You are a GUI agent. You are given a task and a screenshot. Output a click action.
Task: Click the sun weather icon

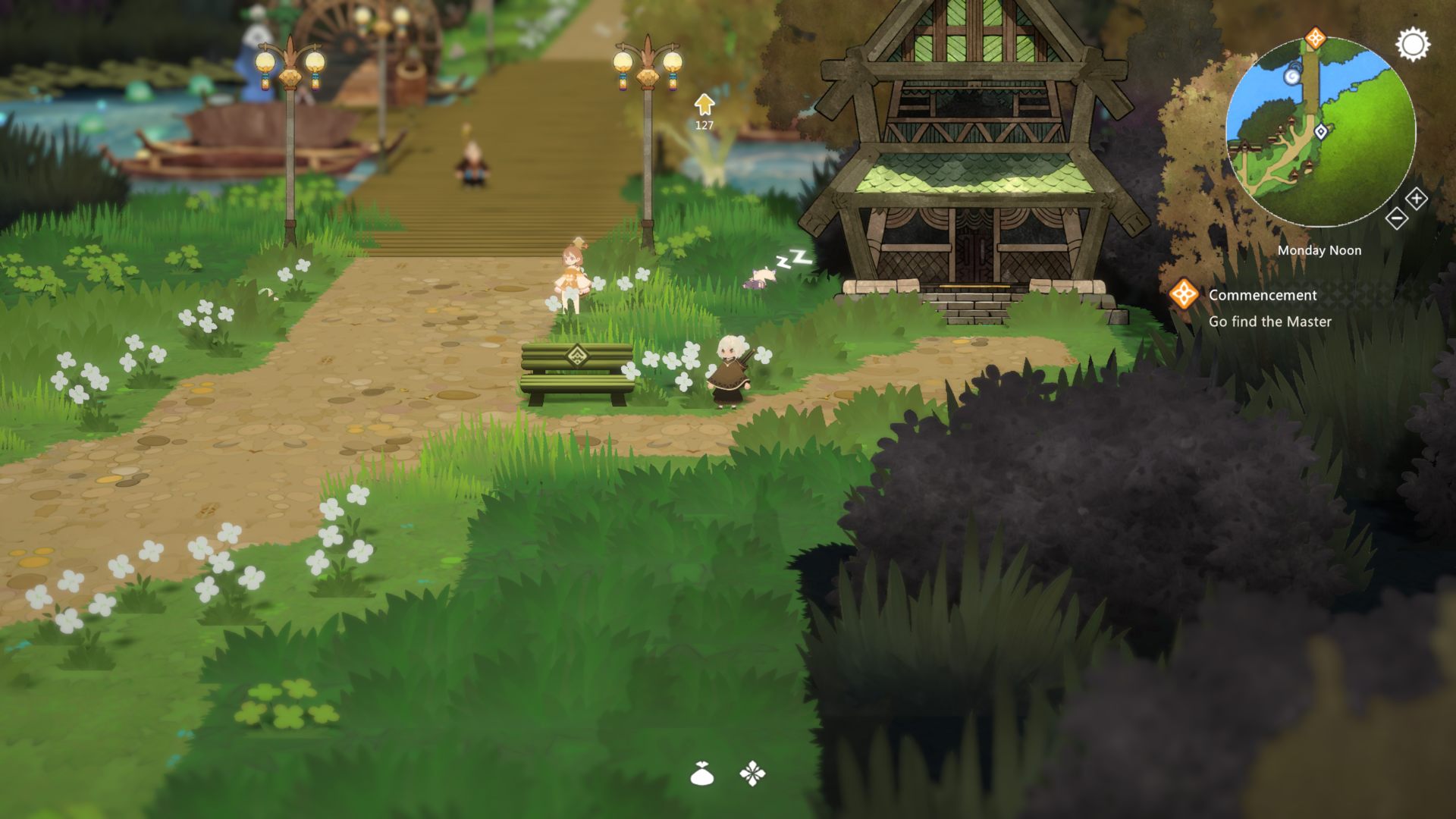[x=1413, y=45]
